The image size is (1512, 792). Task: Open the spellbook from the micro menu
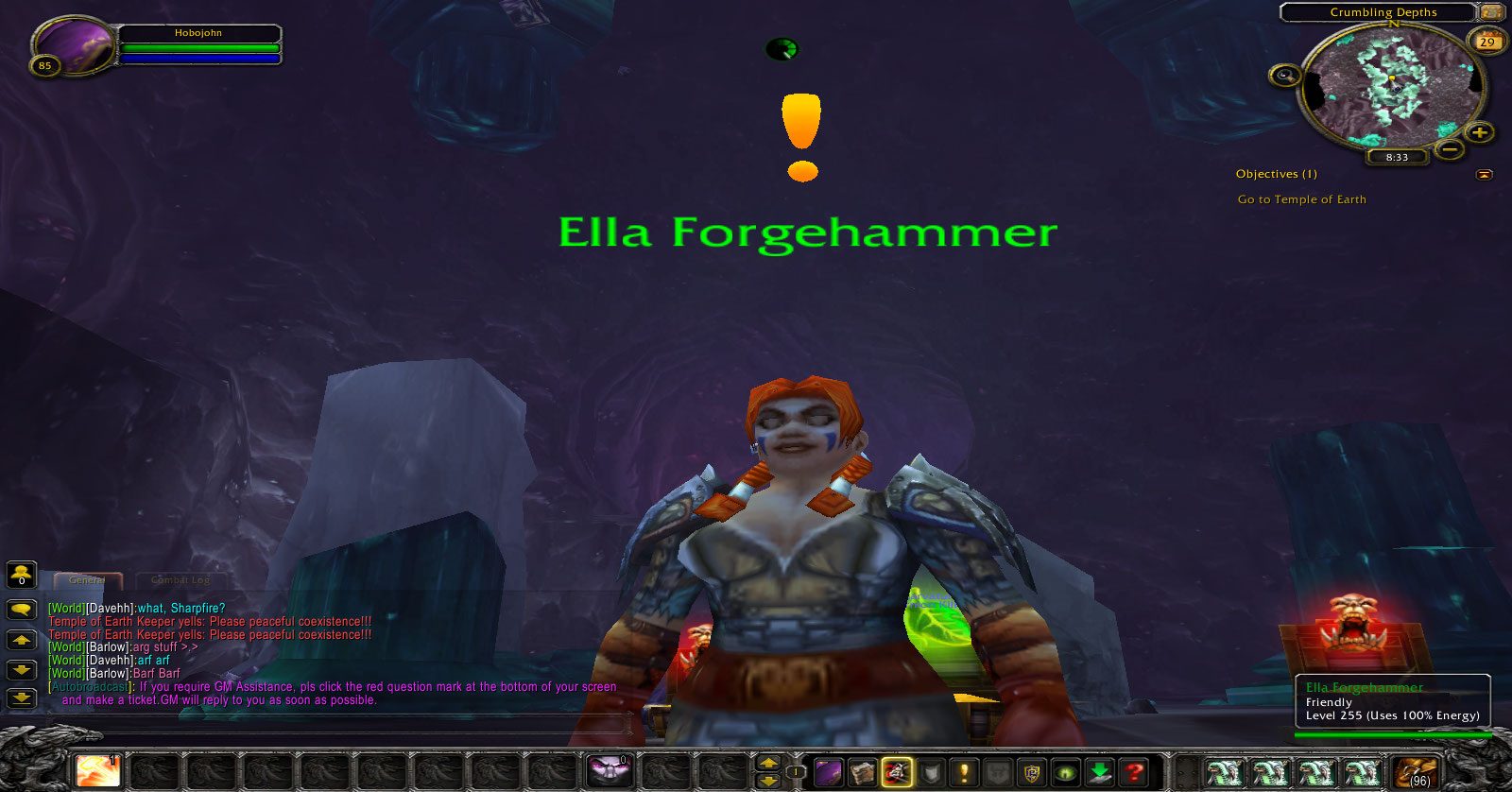coord(862,772)
